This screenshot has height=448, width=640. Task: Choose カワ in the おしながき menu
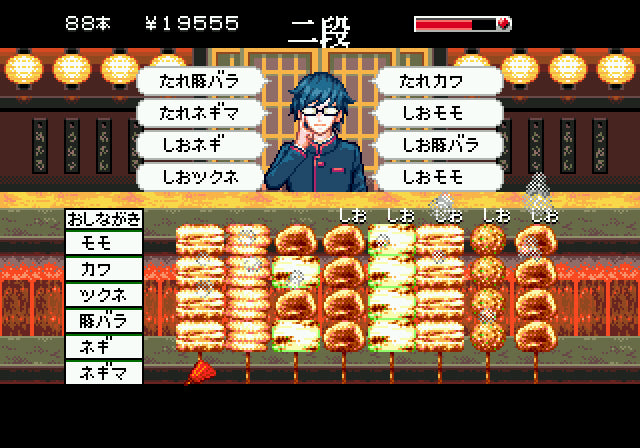[104, 269]
